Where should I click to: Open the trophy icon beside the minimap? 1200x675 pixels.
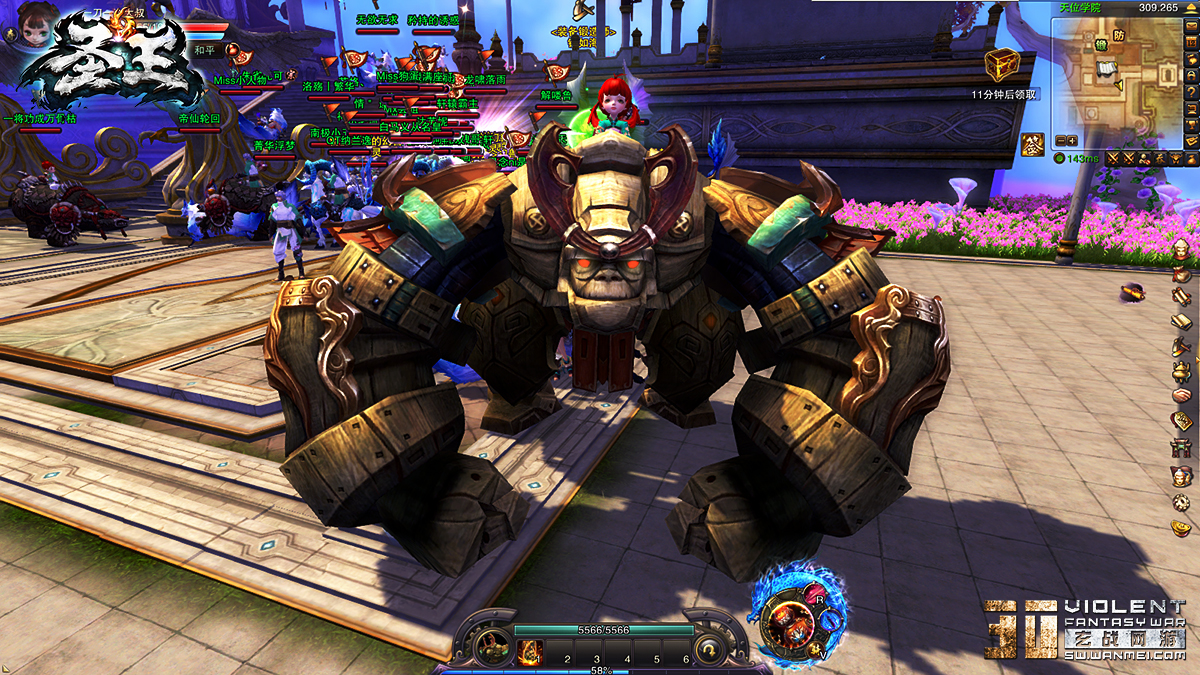1191,123
